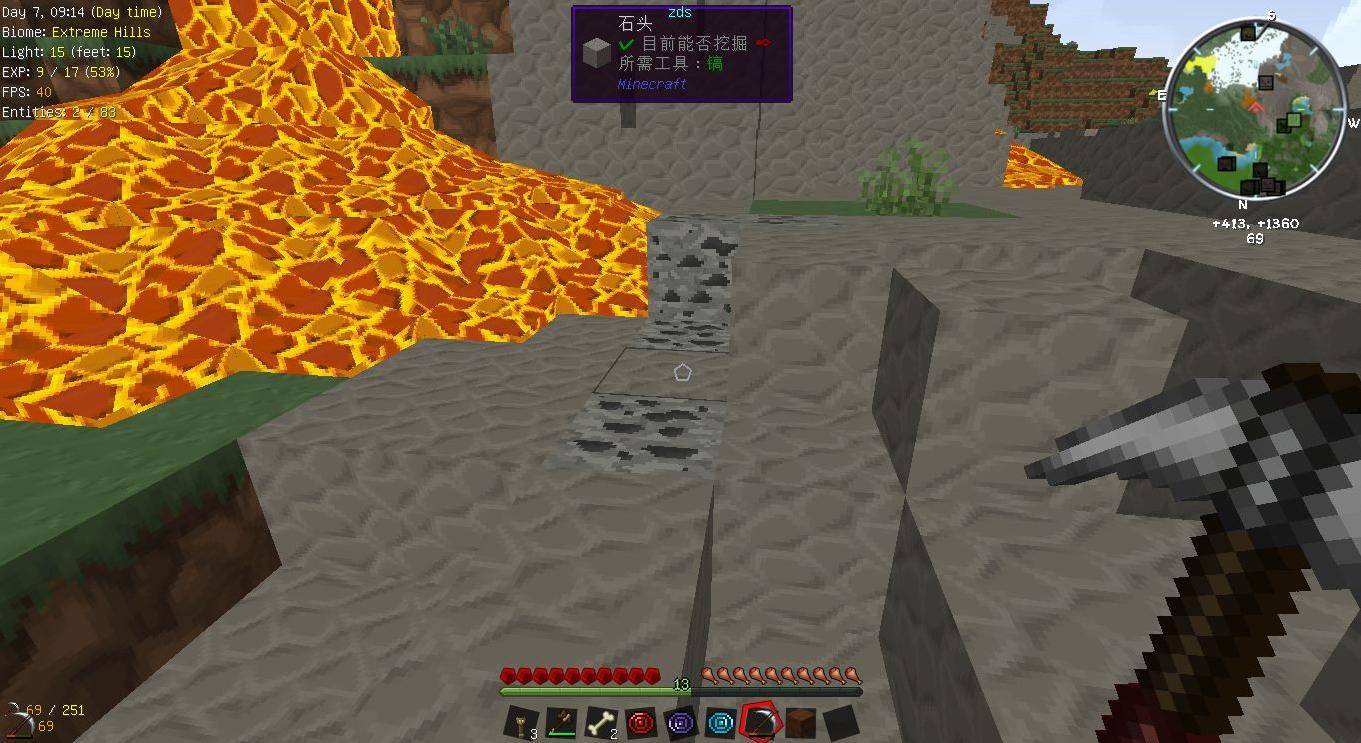The image size is (1361, 743).
Task: Select the damaged crossbow hotbar slot
Action: pos(561,722)
